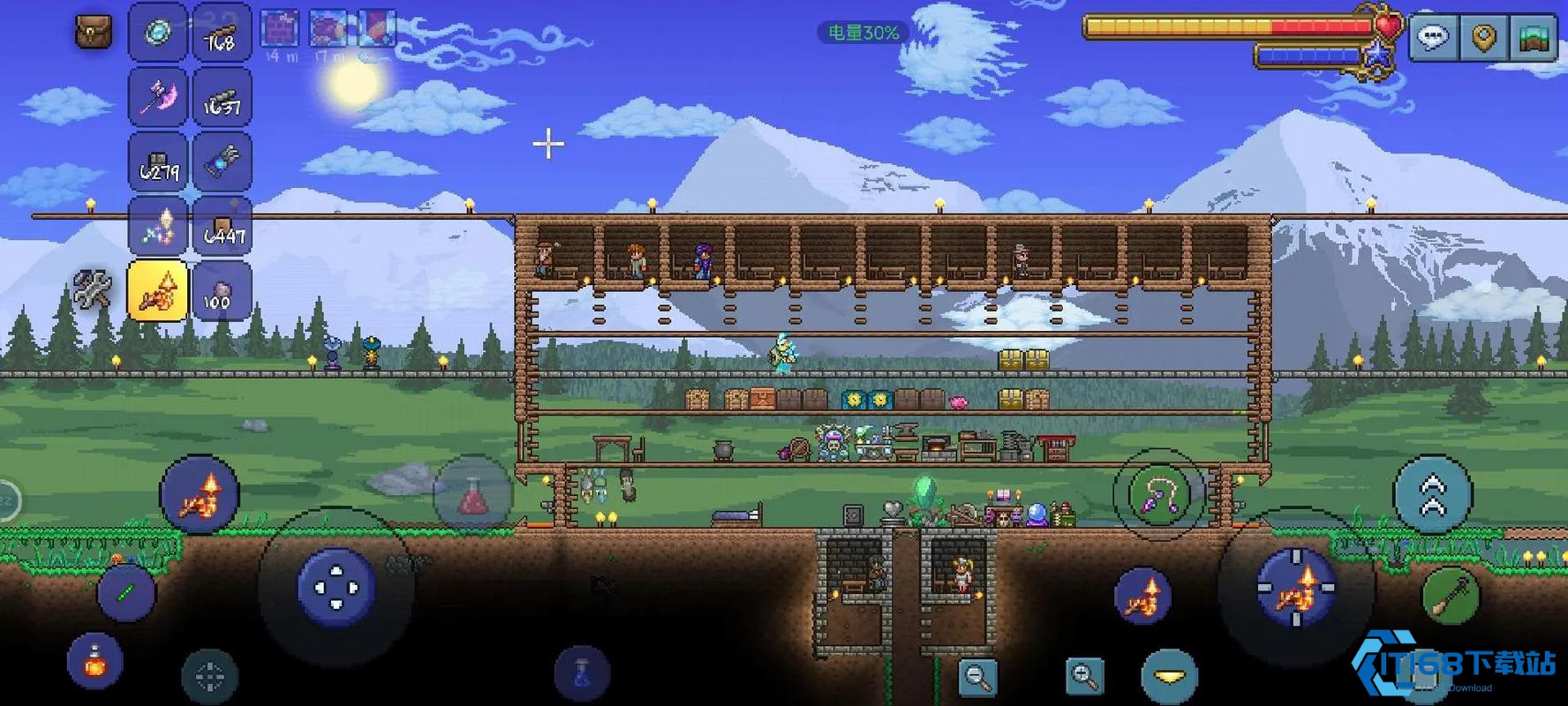The image size is (1568, 706).
Task: Choose the hotbar slot with 6279 blocks
Action: click(x=158, y=162)
